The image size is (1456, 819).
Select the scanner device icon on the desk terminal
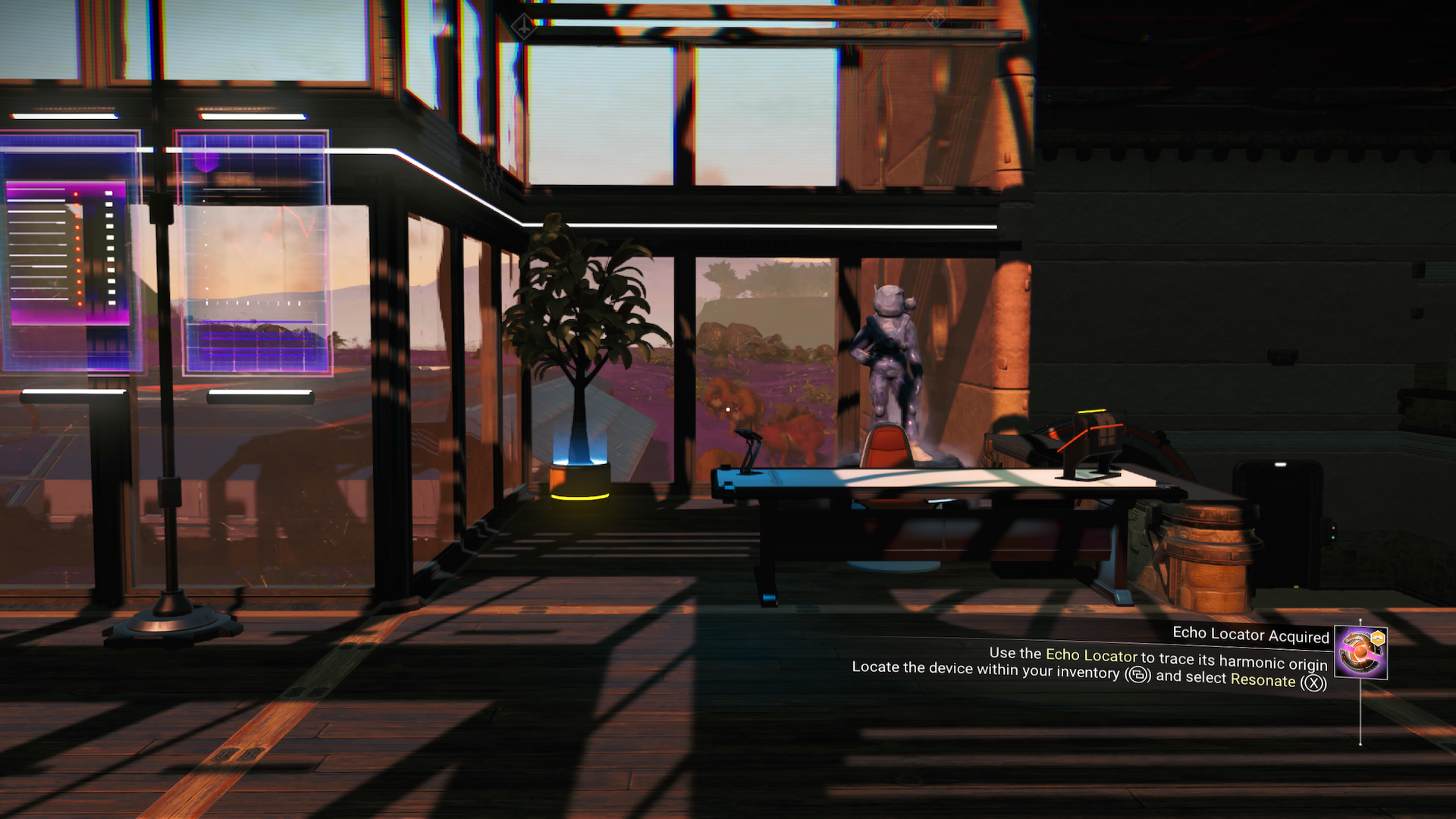coord(751,447)
